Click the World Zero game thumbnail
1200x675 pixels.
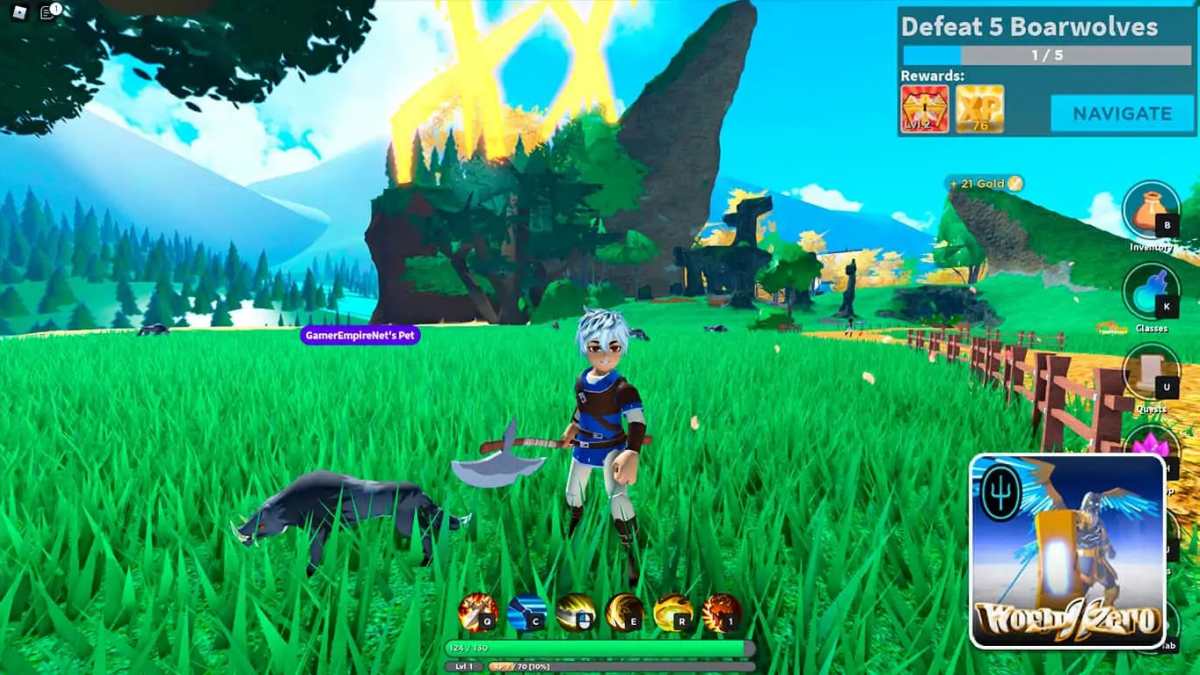(1068, 551)
